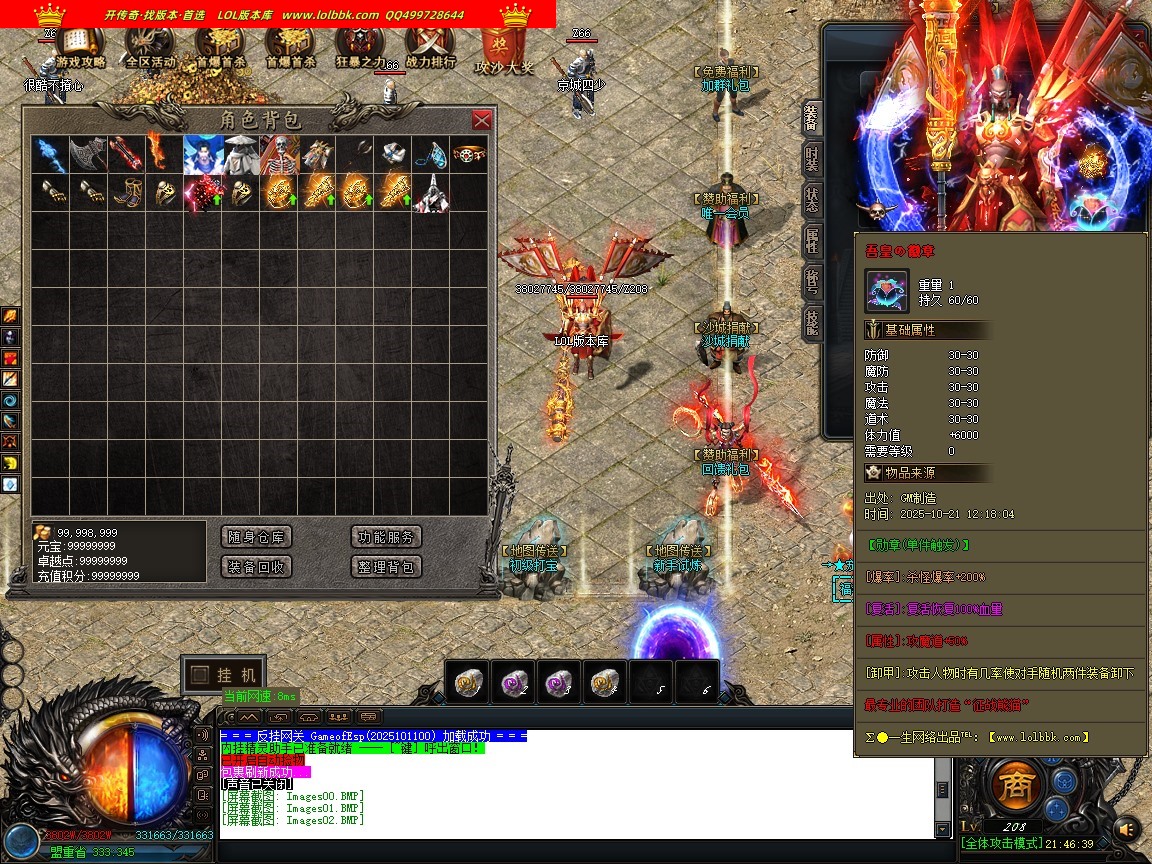The image size is (1152, 864).
Task: Sort the bag with 整理背包
Action: coord(386,567)
